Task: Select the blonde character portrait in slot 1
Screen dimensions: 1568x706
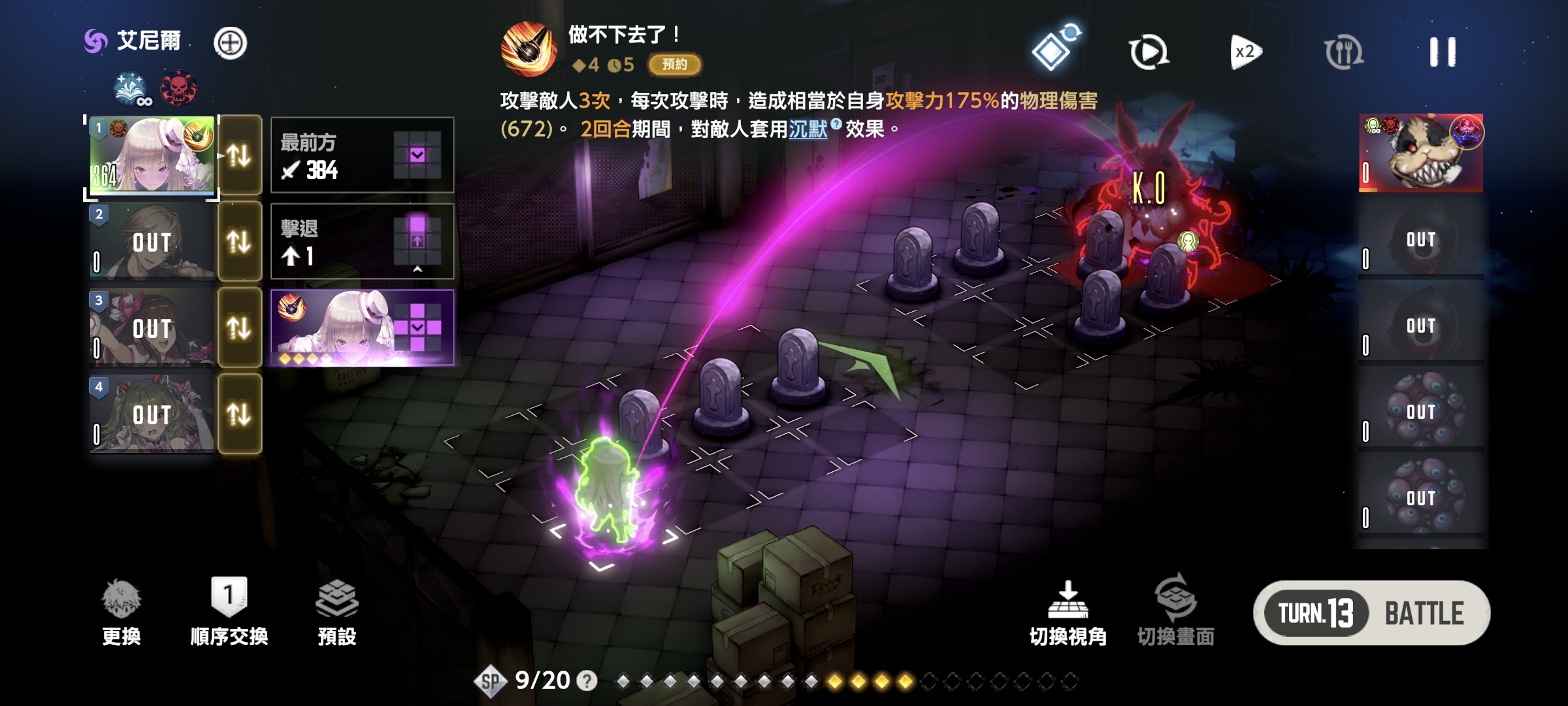Action: [x=152, y=156]
